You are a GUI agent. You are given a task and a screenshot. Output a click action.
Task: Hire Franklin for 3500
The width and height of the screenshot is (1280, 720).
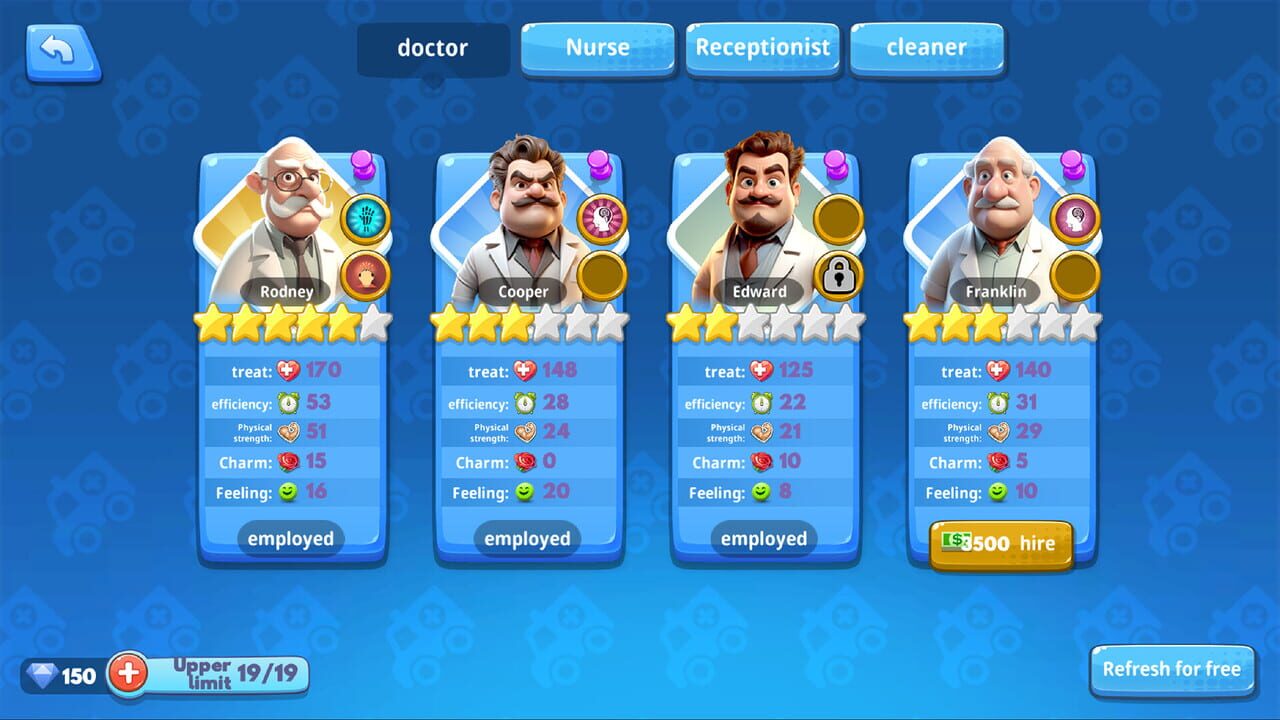[x=1001, y=543]
